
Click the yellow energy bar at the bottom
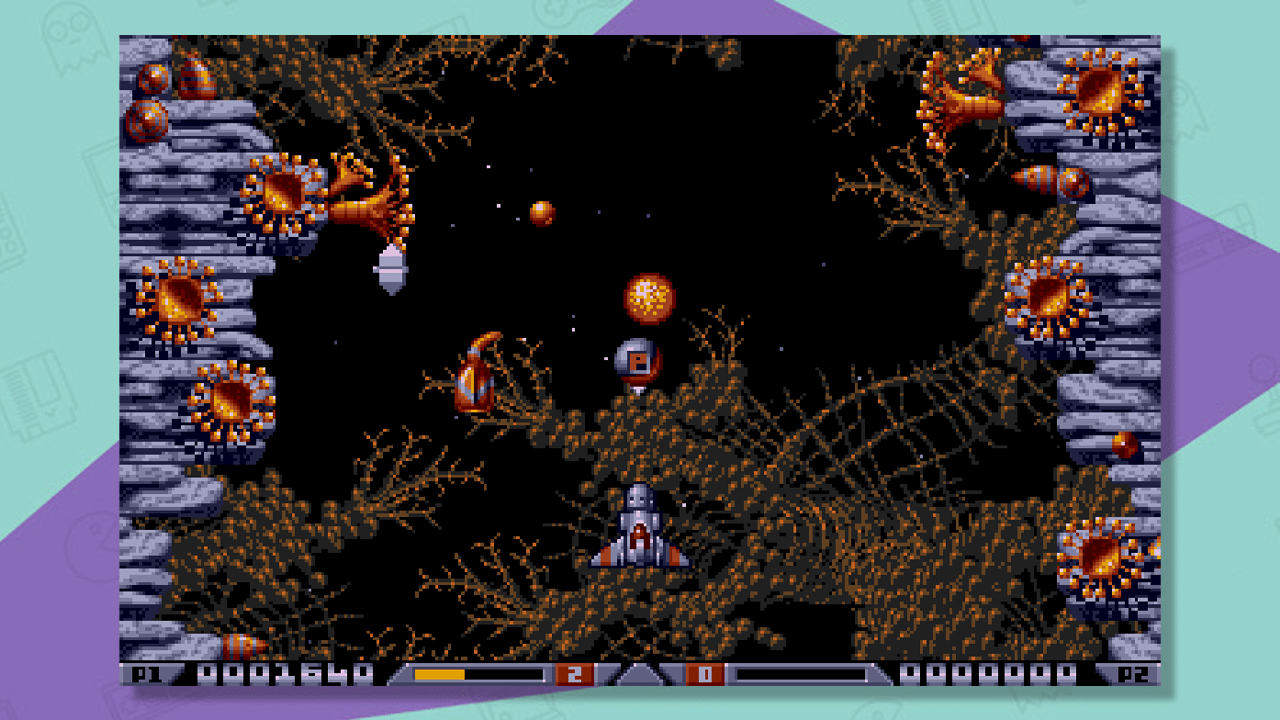click(440, 674)
